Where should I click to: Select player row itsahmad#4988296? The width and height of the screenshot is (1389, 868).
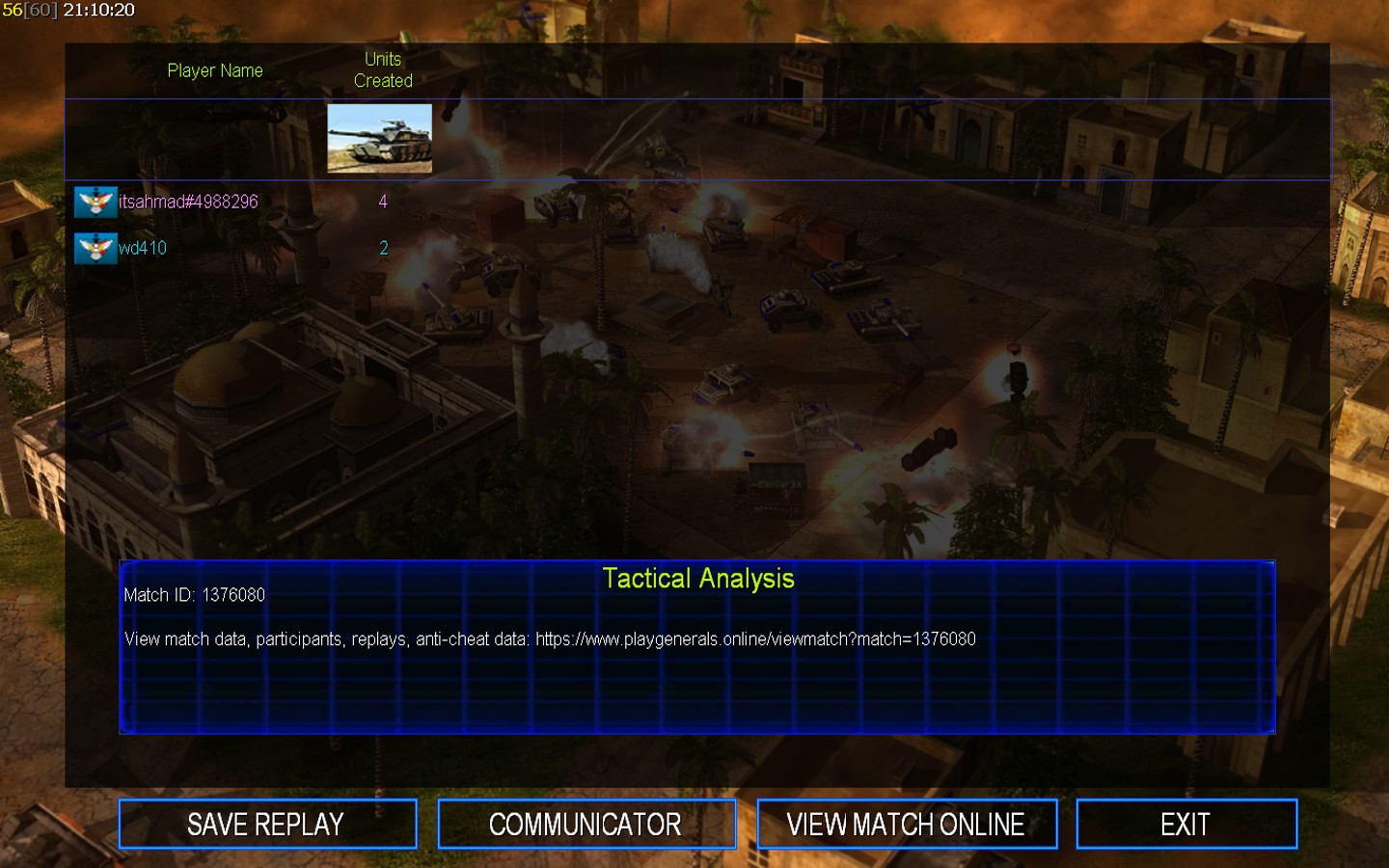point(188,202)
